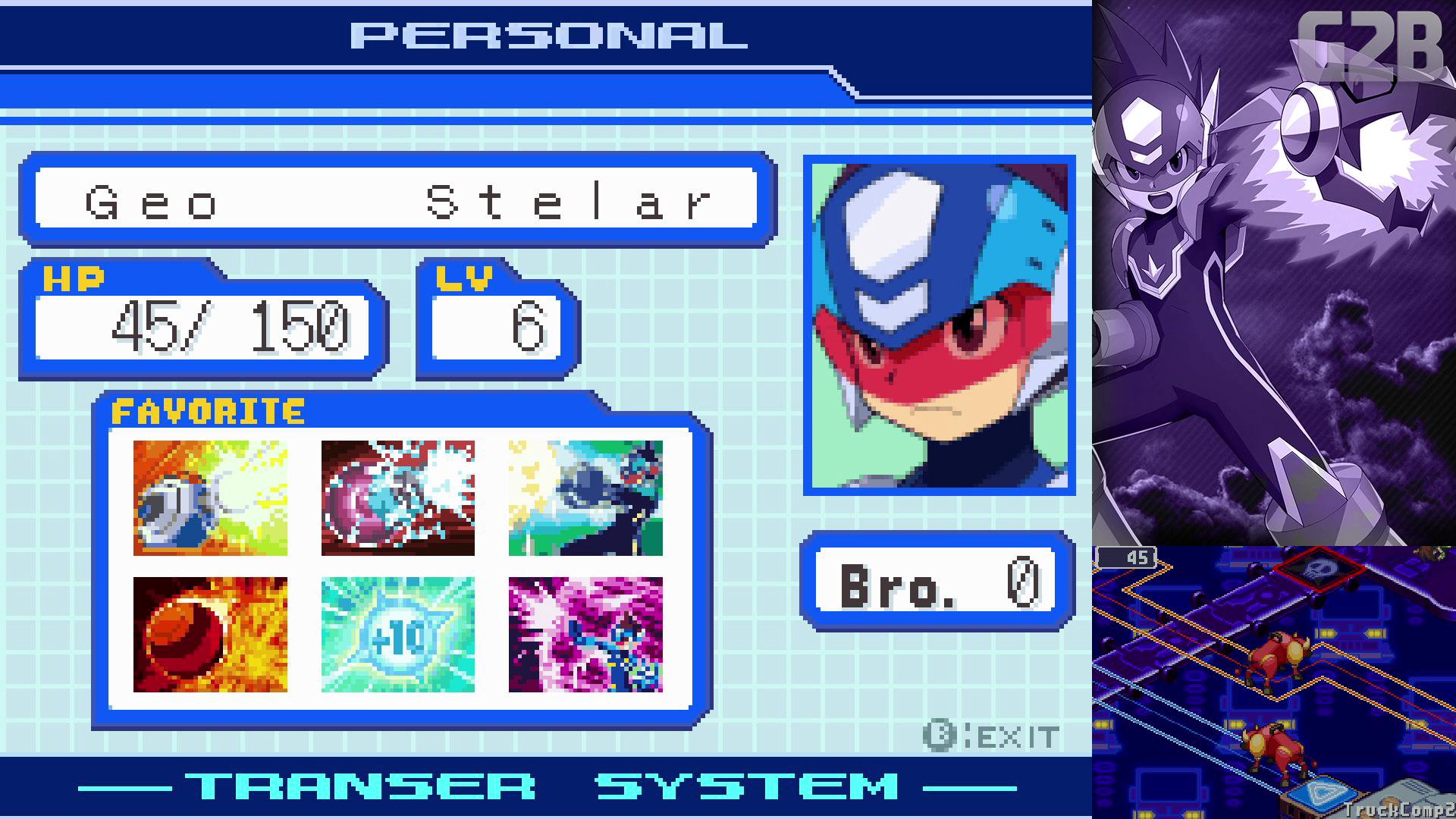Choose the +10 attack boost card

point(397,634)
